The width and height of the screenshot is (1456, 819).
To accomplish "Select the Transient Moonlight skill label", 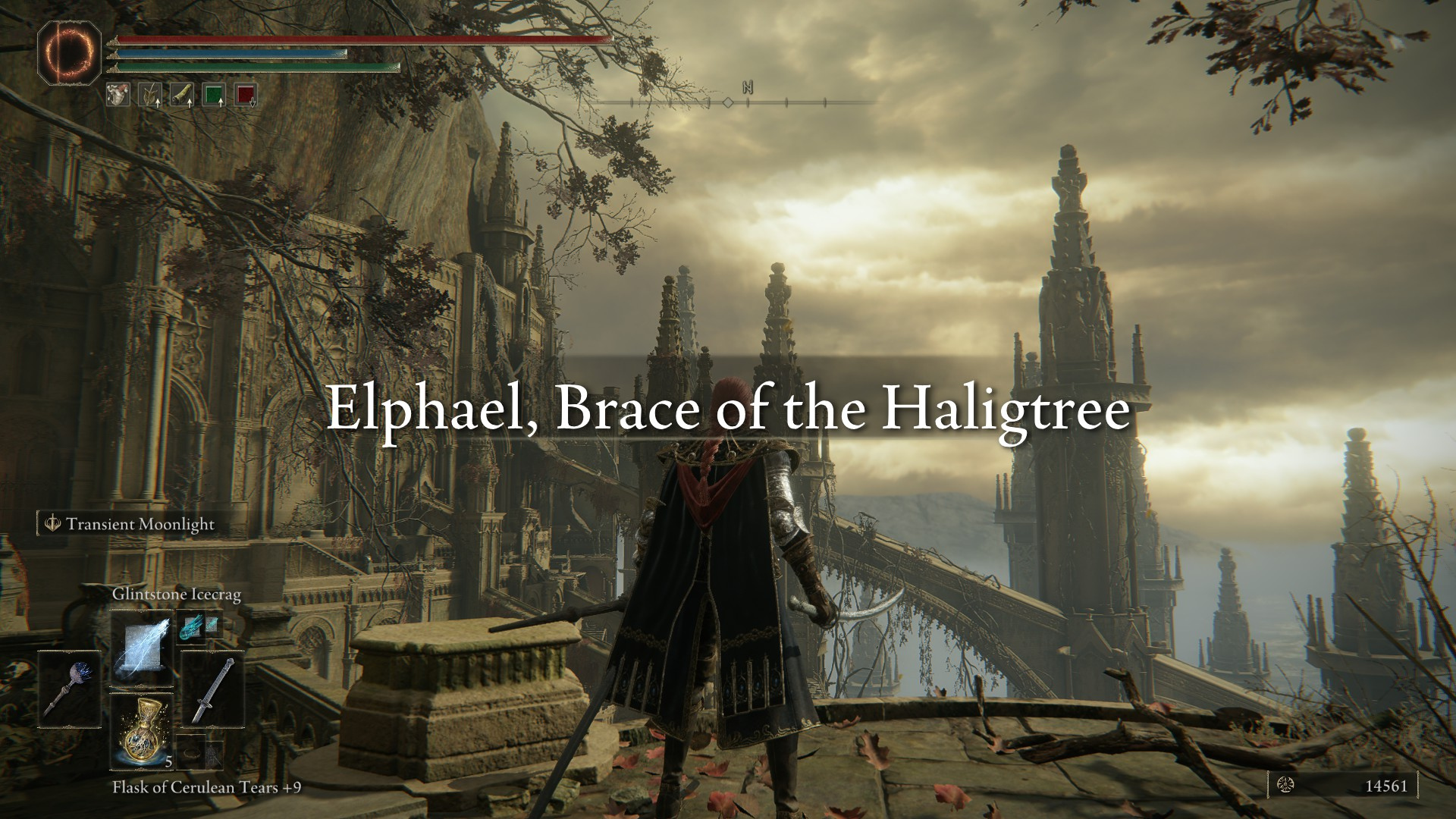I will click(140, 524).
